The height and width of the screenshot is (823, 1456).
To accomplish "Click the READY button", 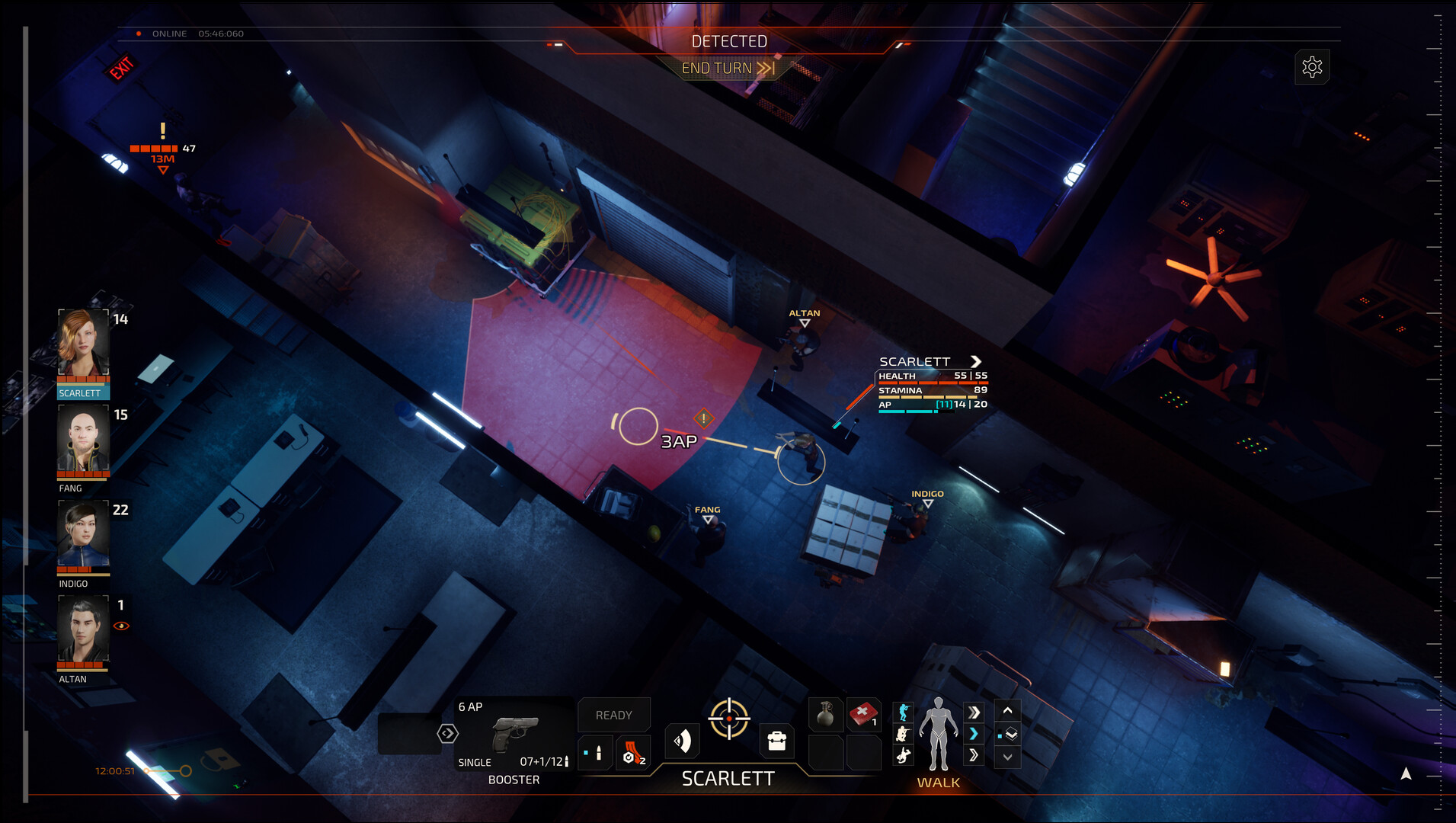I will coord(614,714).
